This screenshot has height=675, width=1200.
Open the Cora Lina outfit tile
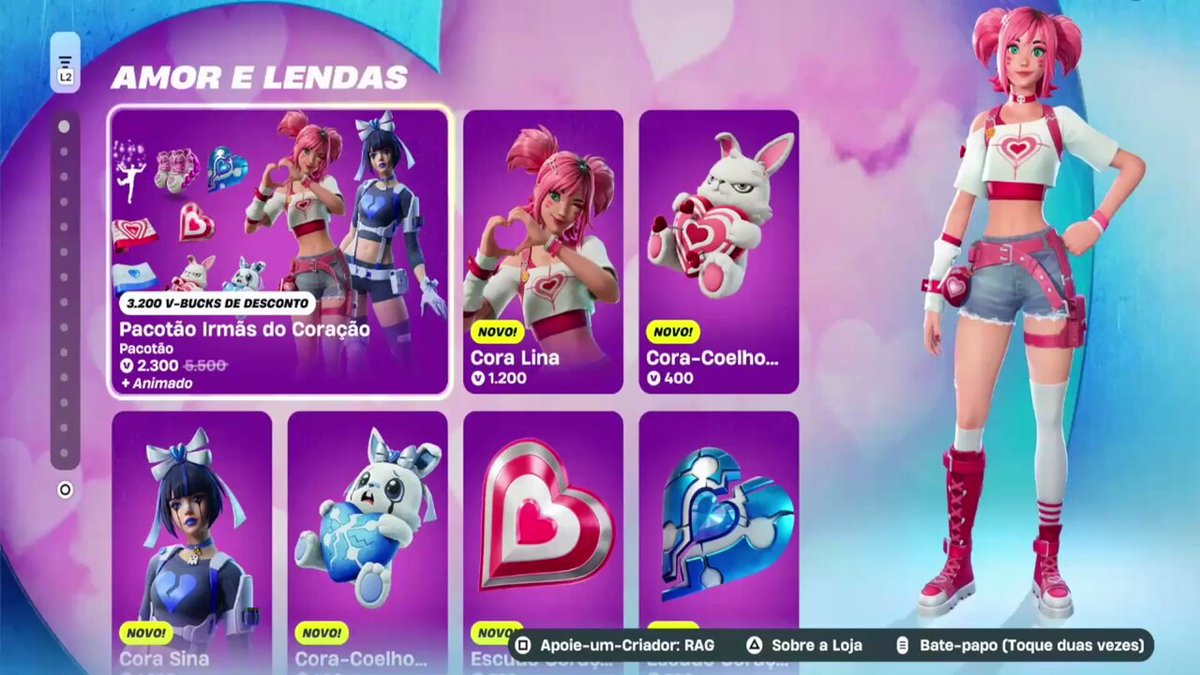[x=543, y=252]
